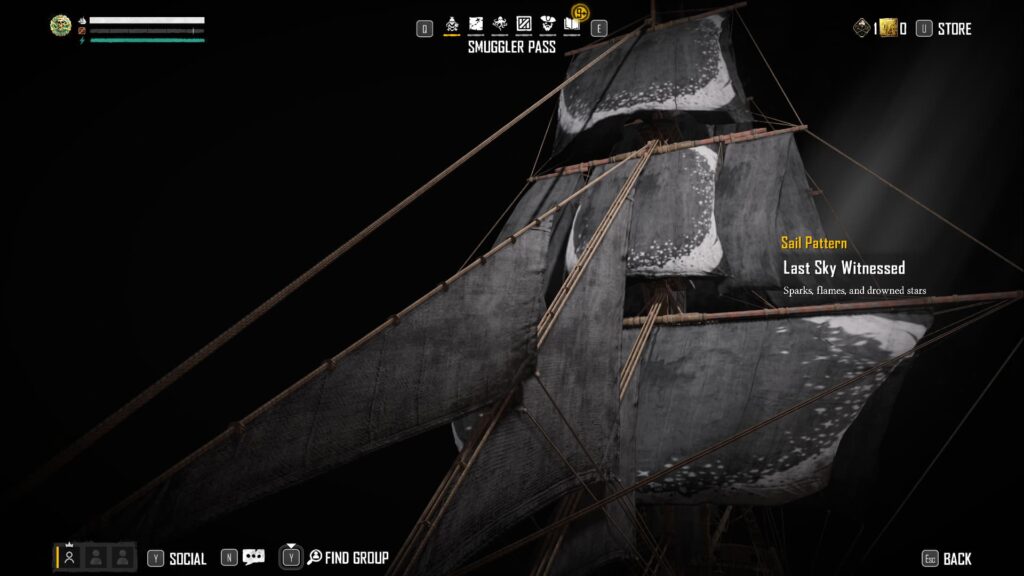Open the Store

[x=953, y=29]
